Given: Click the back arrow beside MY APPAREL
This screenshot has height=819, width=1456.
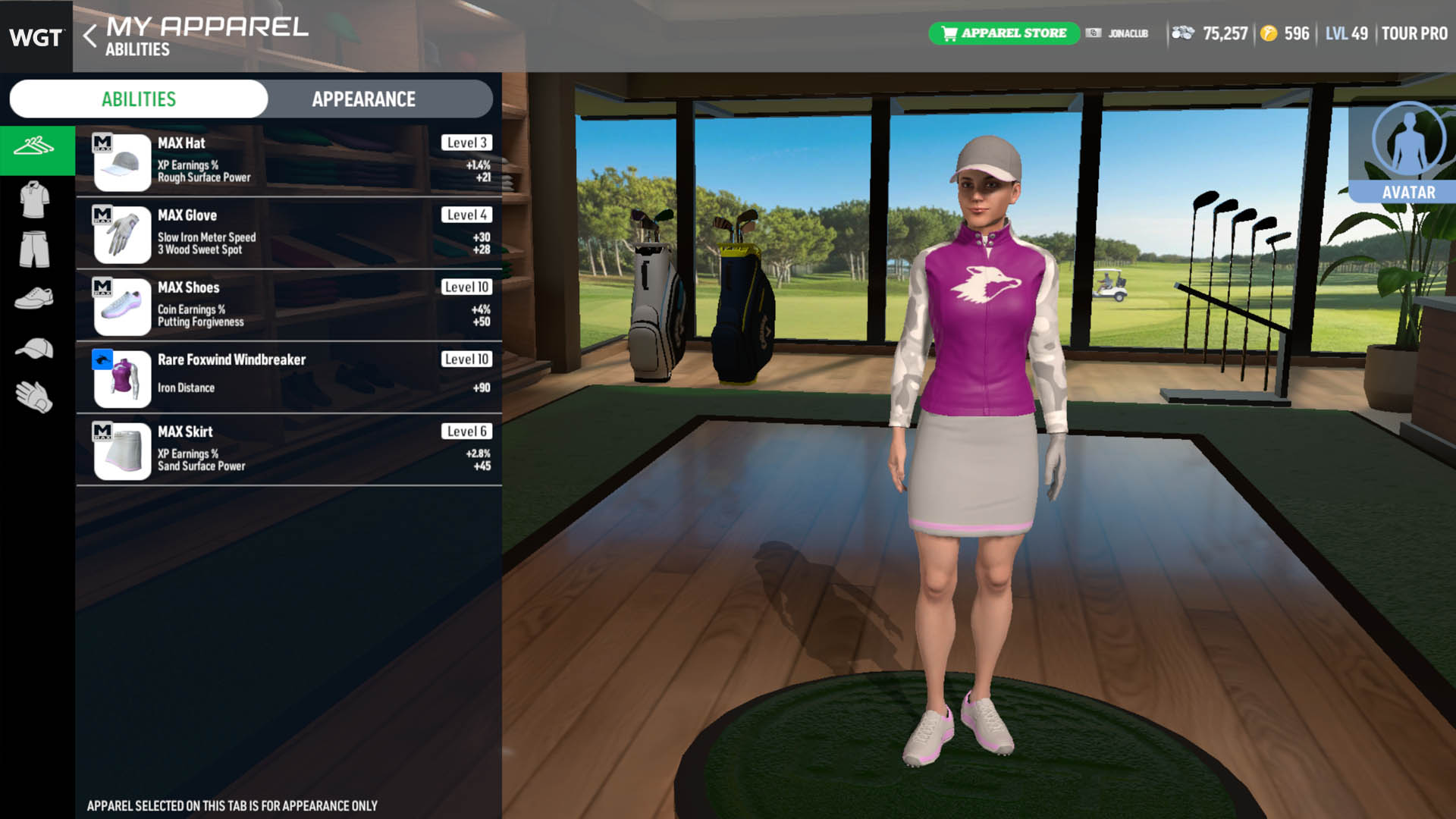Looking at the screenshot, I should (89, 34).
